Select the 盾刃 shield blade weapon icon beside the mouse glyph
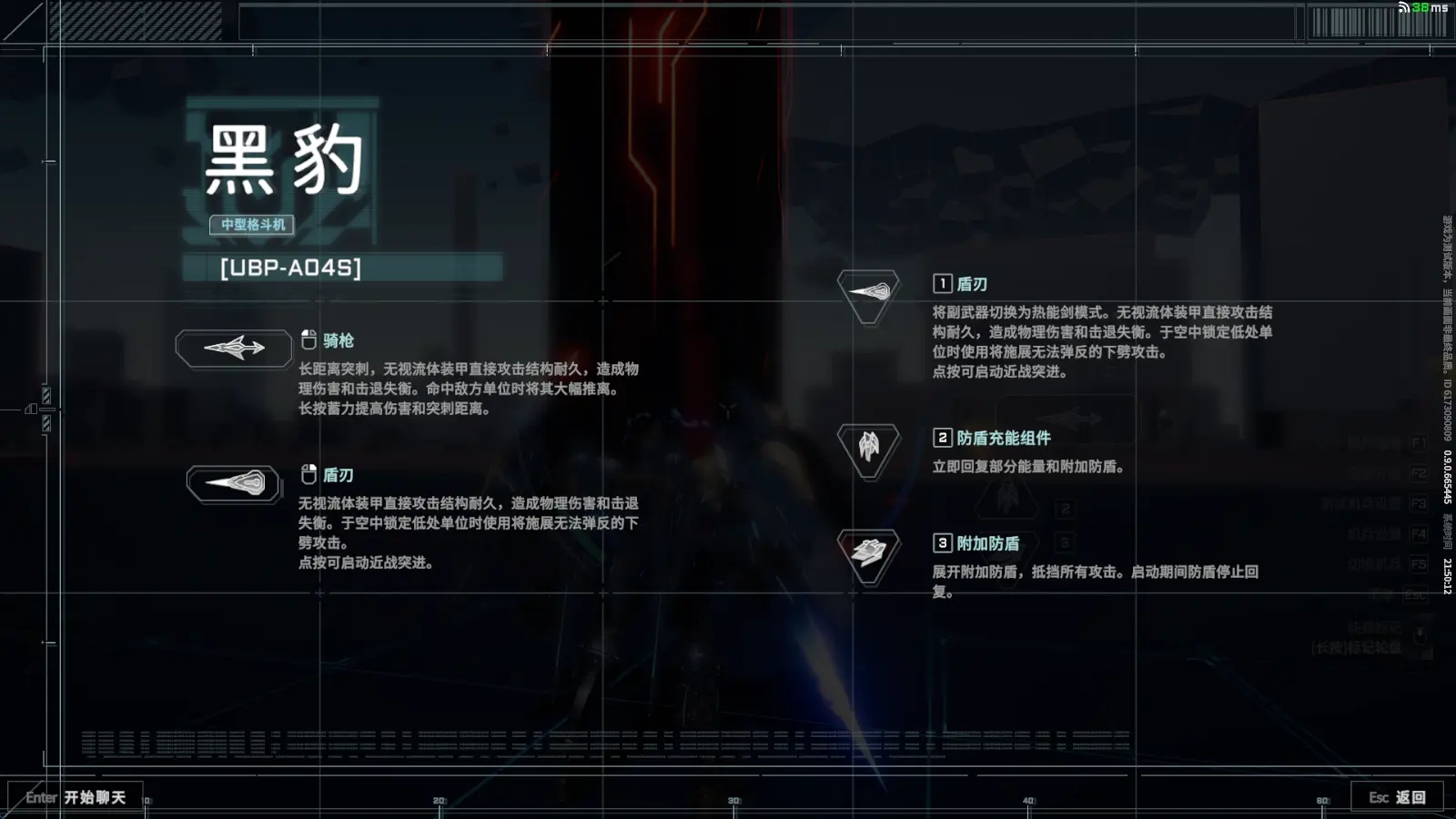This screenshot has width=1456, height=819. (x=235, y=482)
